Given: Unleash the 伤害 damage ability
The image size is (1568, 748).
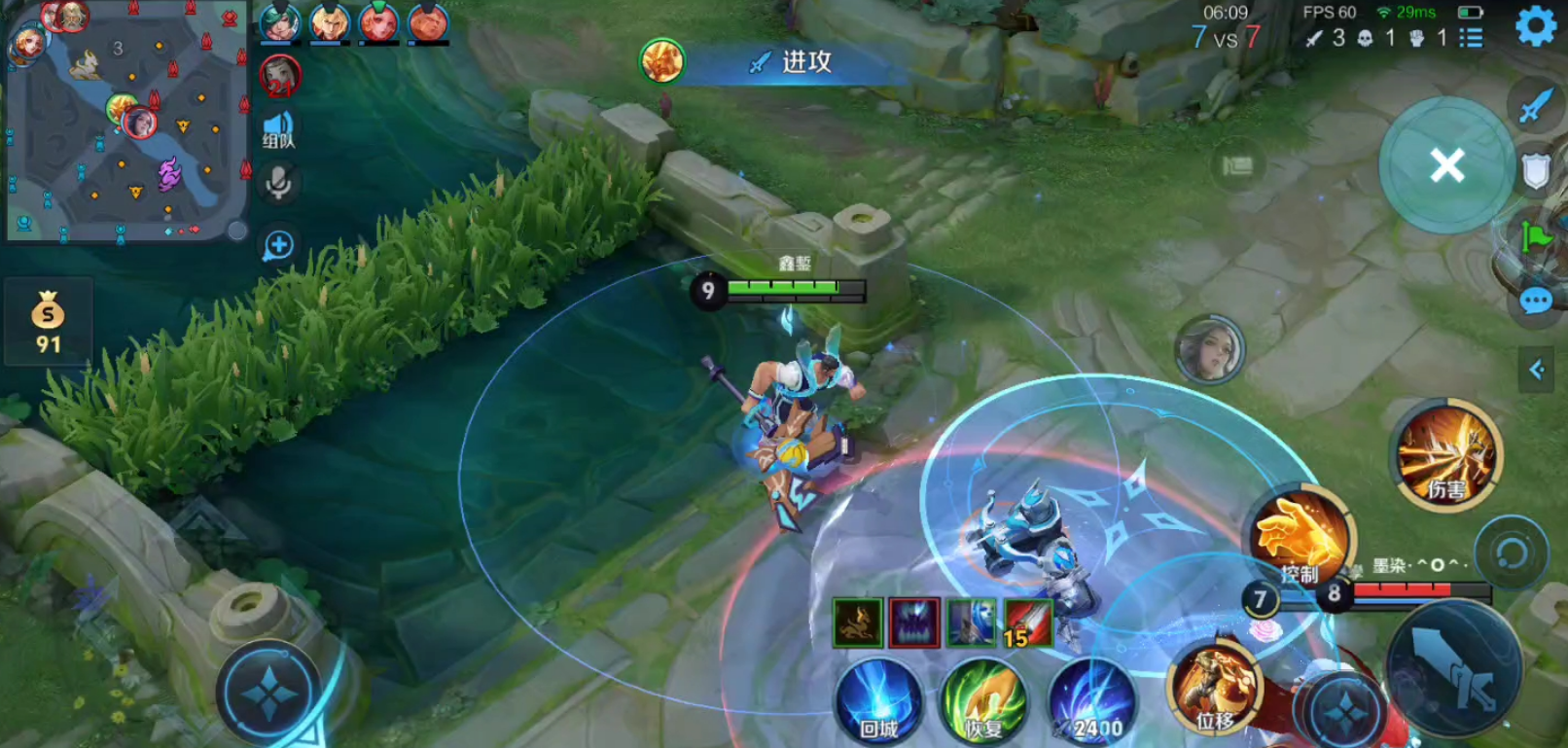Looking at the screenshot, I should (x=1446, y=455).
